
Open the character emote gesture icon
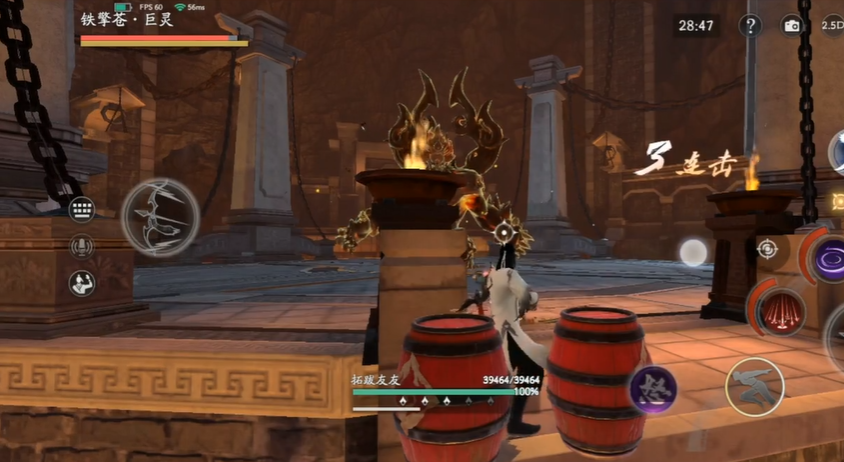tap(82, 282)
